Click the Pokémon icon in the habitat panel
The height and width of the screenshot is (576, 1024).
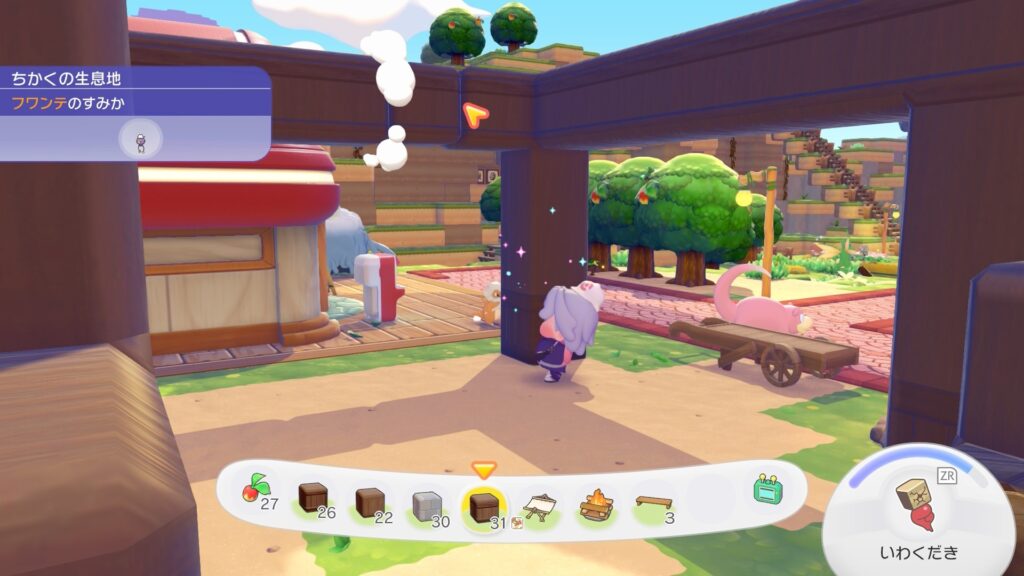140,139
